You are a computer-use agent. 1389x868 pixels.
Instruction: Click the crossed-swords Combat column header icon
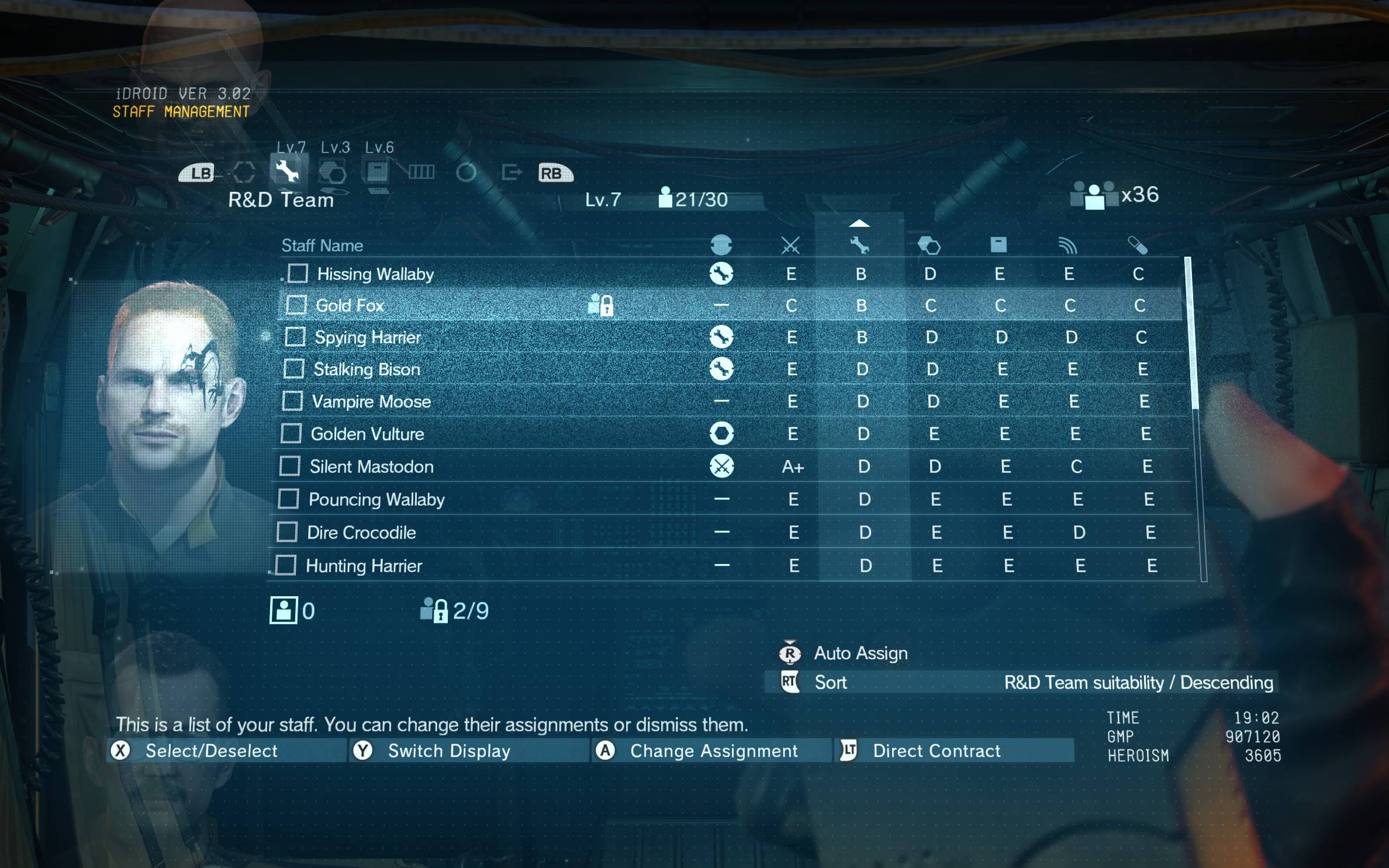pos(791,245)
